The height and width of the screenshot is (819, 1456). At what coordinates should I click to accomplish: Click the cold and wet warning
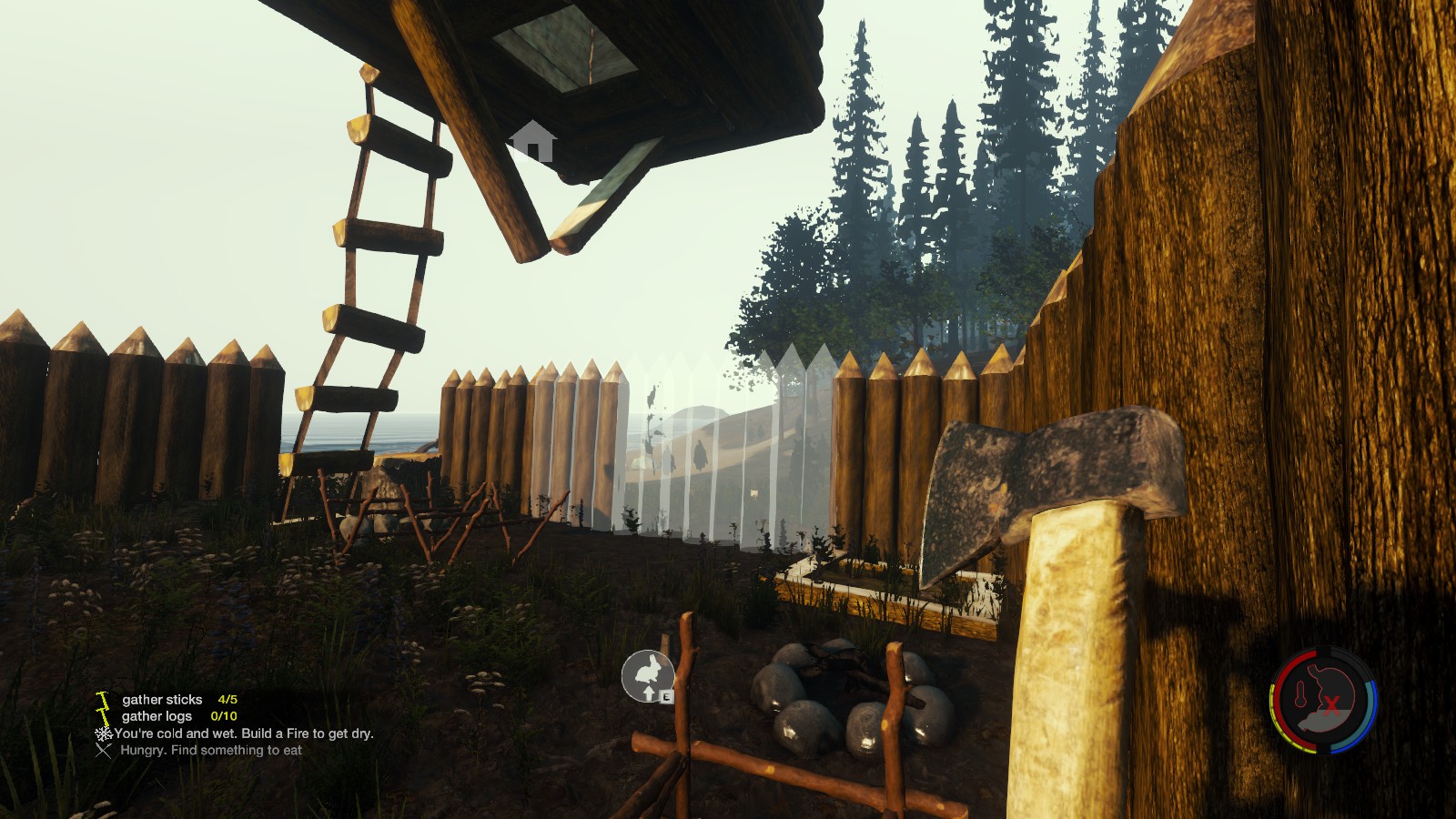point(243,733)
